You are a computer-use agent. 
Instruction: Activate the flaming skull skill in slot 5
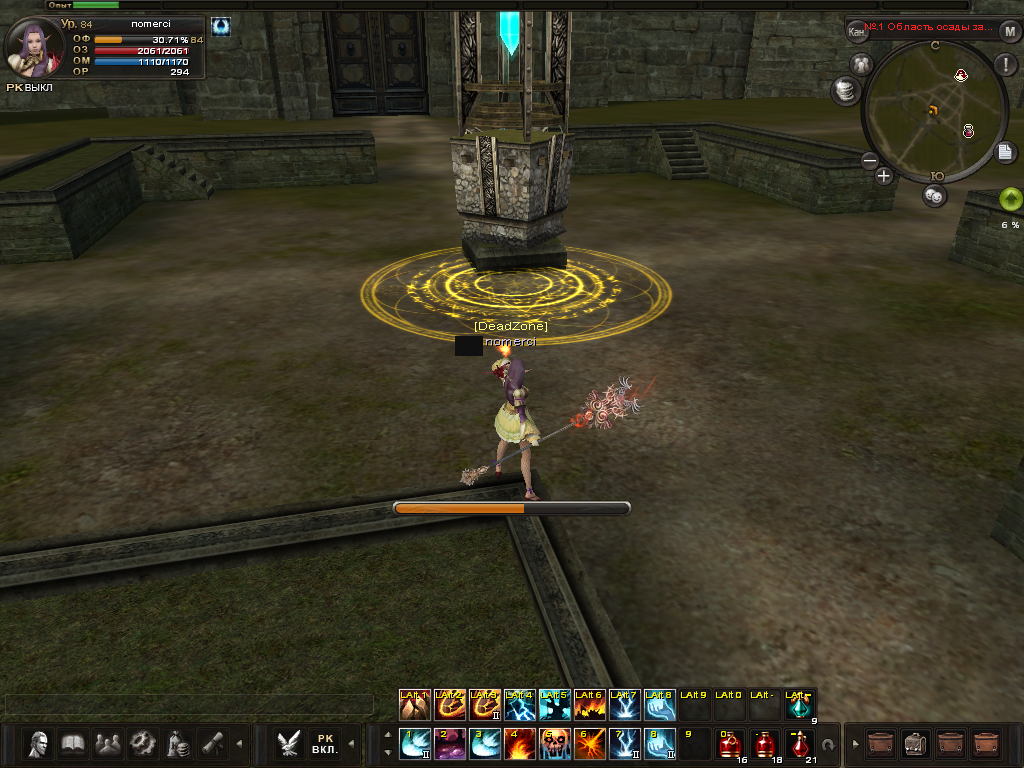coord(555,743)
